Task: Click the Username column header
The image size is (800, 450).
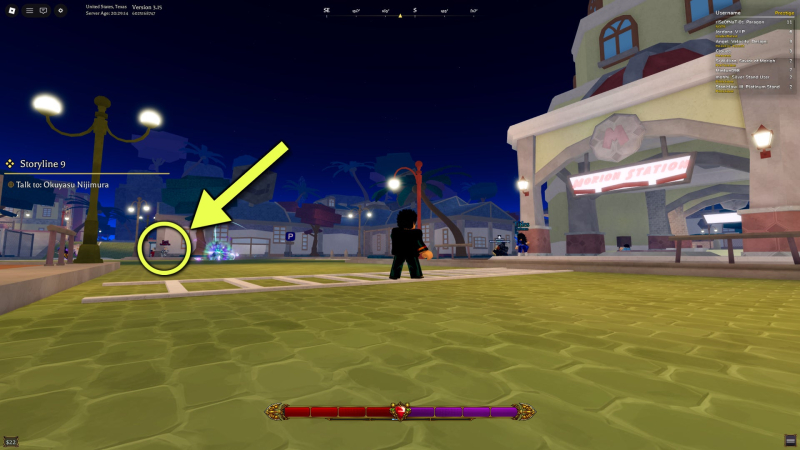Action: [x=726, y=13]
